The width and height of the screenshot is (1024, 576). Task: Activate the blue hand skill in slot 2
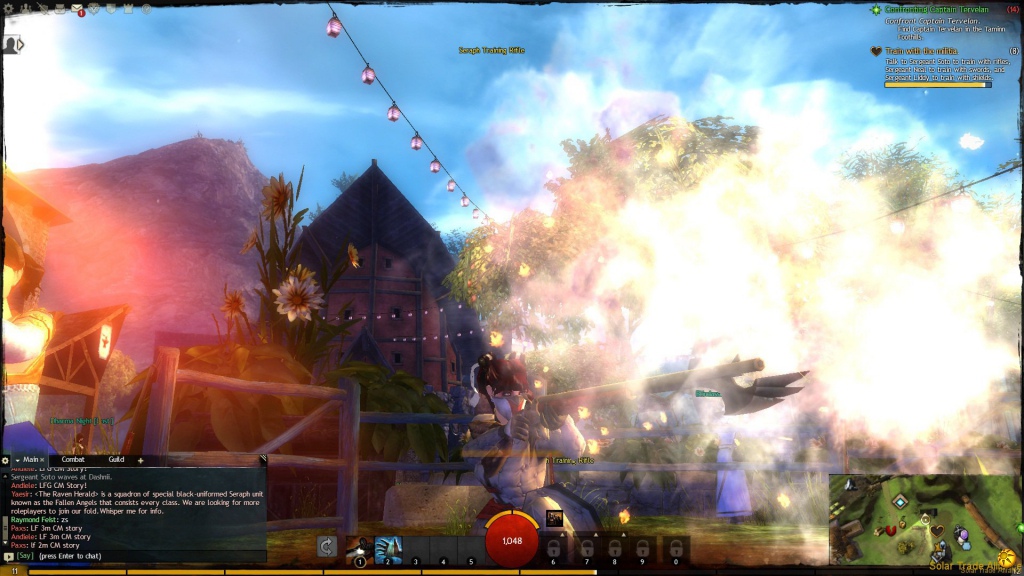coord(388,549)
